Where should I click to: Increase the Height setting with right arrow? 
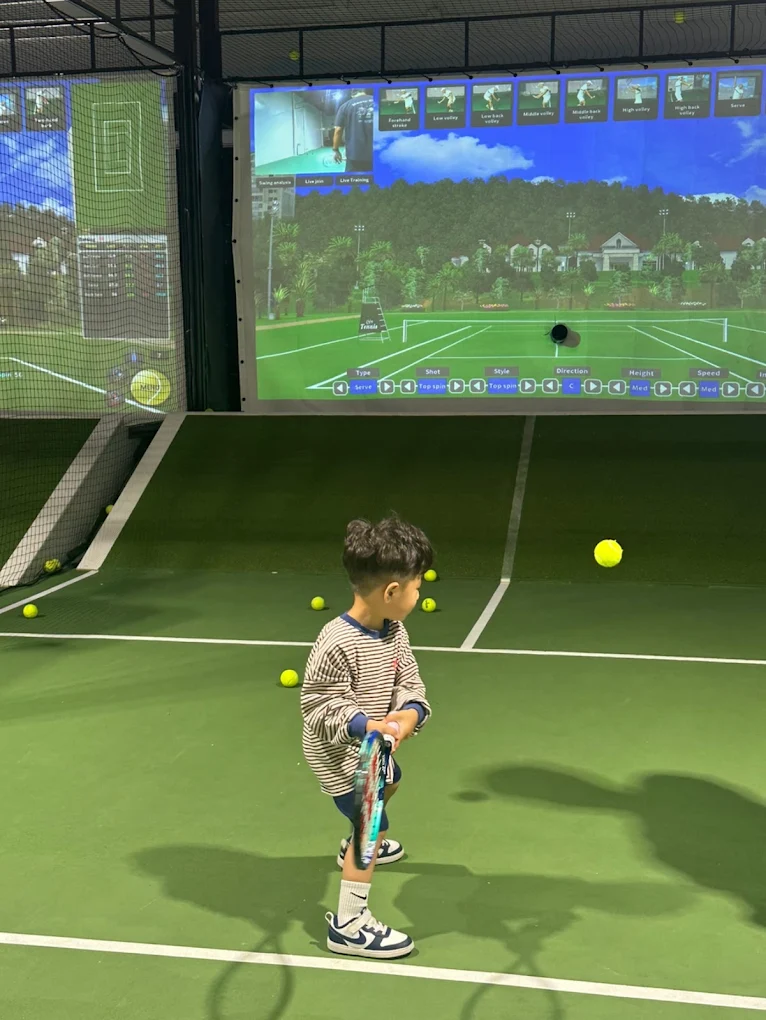663,388
